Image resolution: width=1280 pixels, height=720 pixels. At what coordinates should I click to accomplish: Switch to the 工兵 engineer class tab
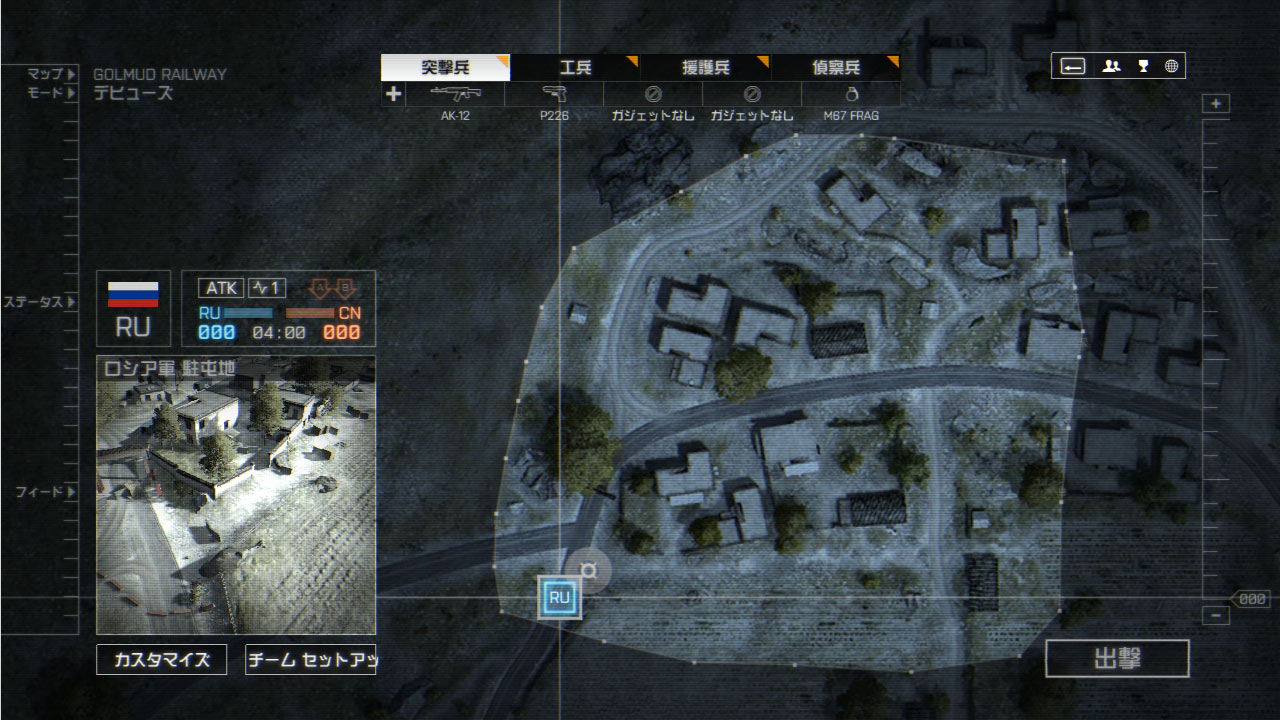click(x=575, y=68)
